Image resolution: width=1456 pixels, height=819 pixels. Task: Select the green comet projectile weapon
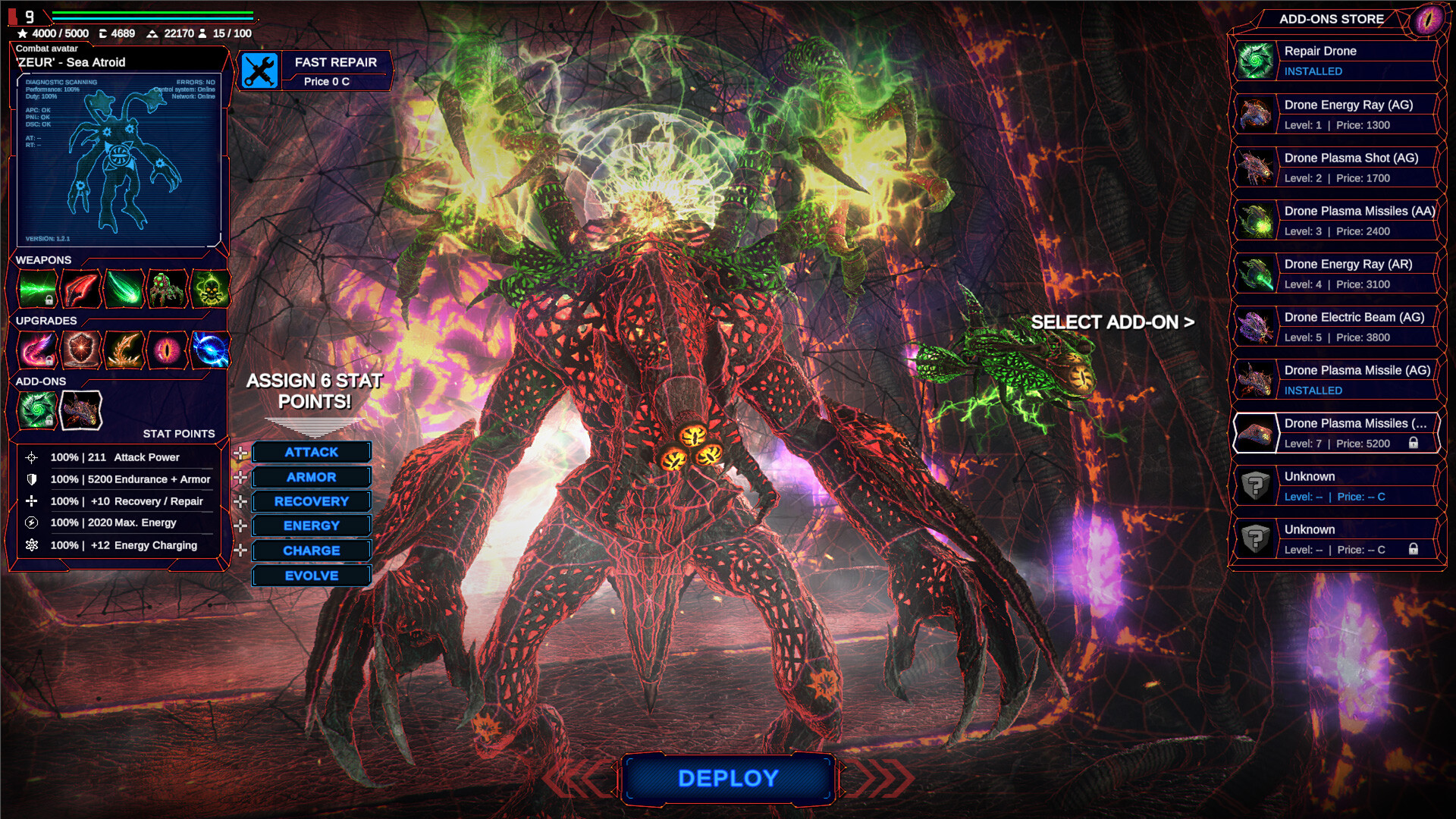point(124,289)
